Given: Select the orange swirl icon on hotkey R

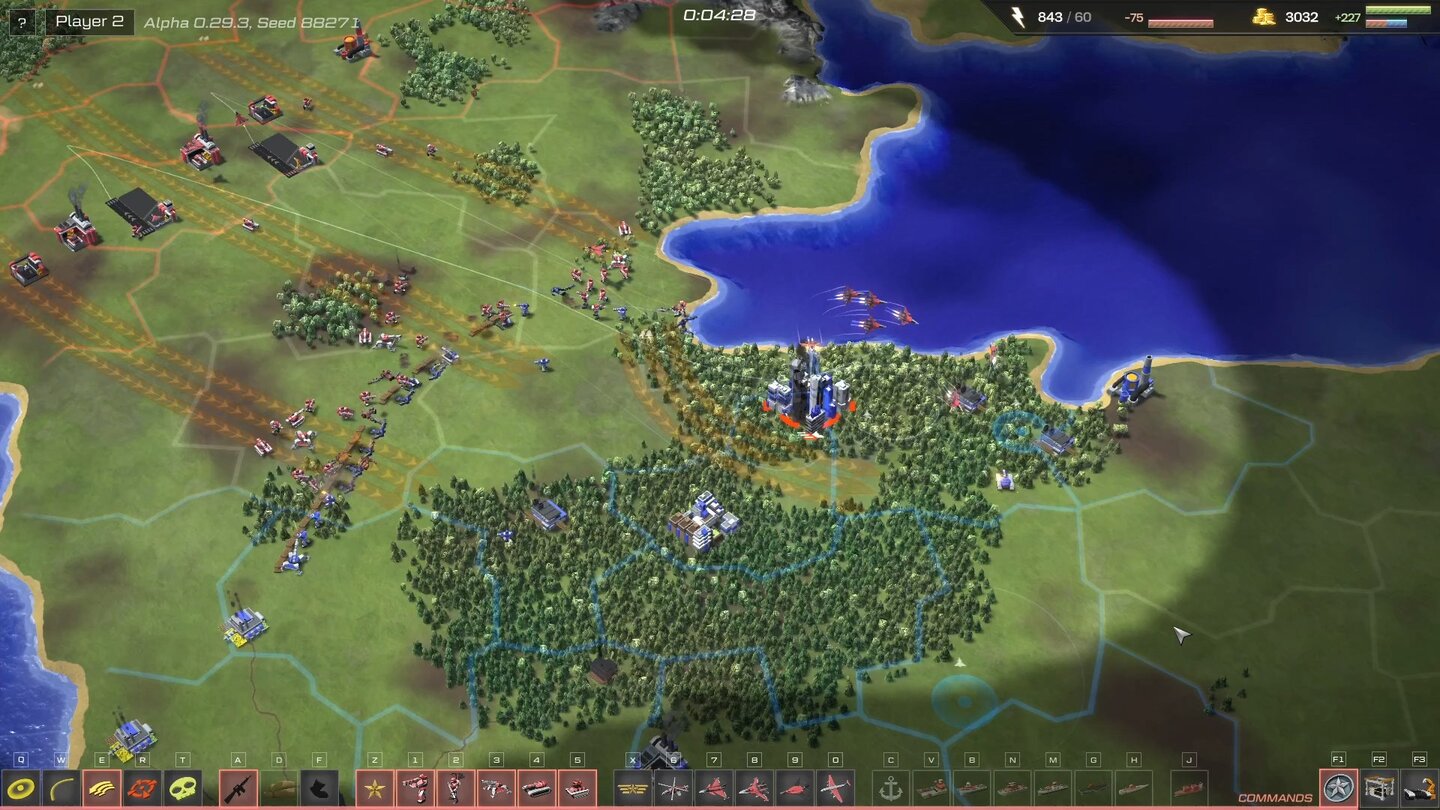Looking at the screenshot, I should 140,787.
